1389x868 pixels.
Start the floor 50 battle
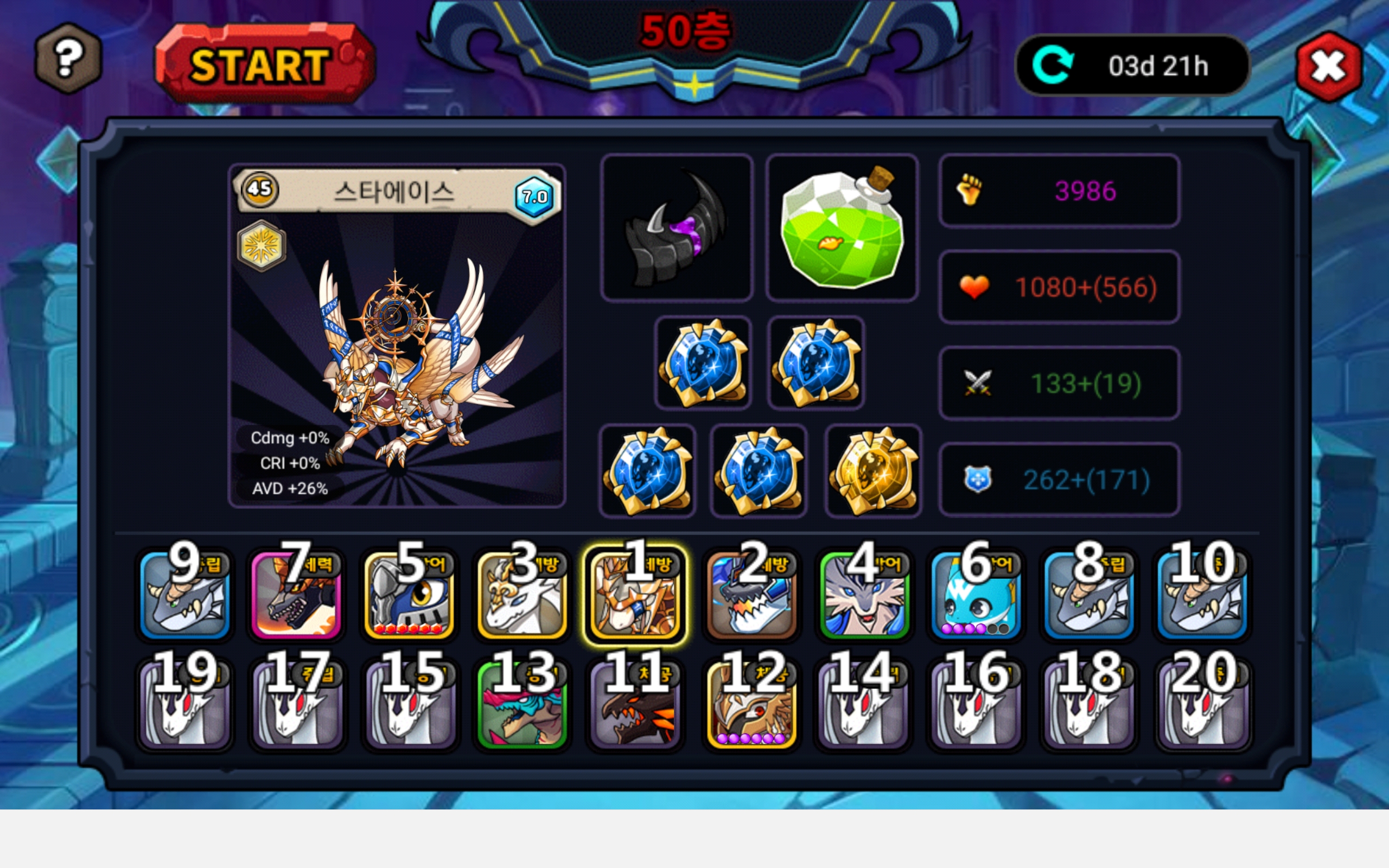264,65
